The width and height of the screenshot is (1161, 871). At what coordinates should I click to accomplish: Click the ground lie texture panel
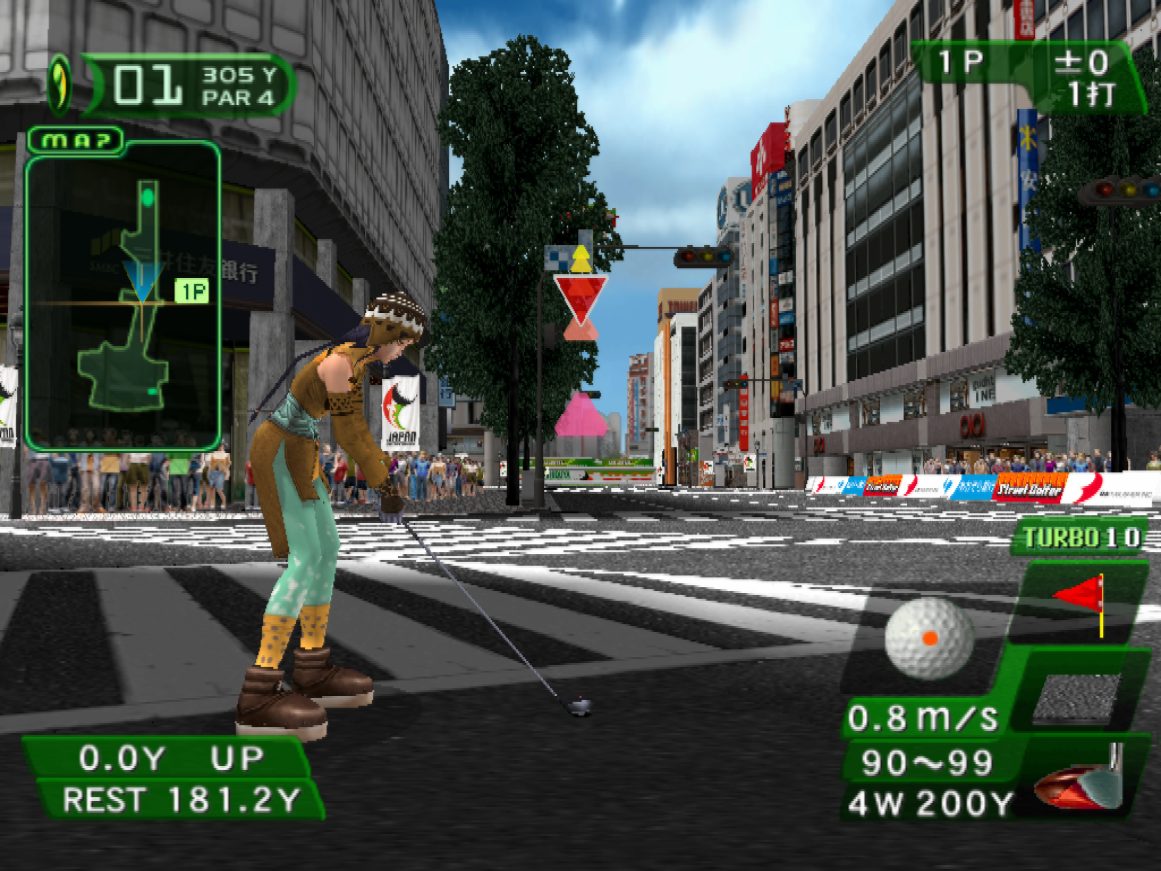coord(1076,698)
